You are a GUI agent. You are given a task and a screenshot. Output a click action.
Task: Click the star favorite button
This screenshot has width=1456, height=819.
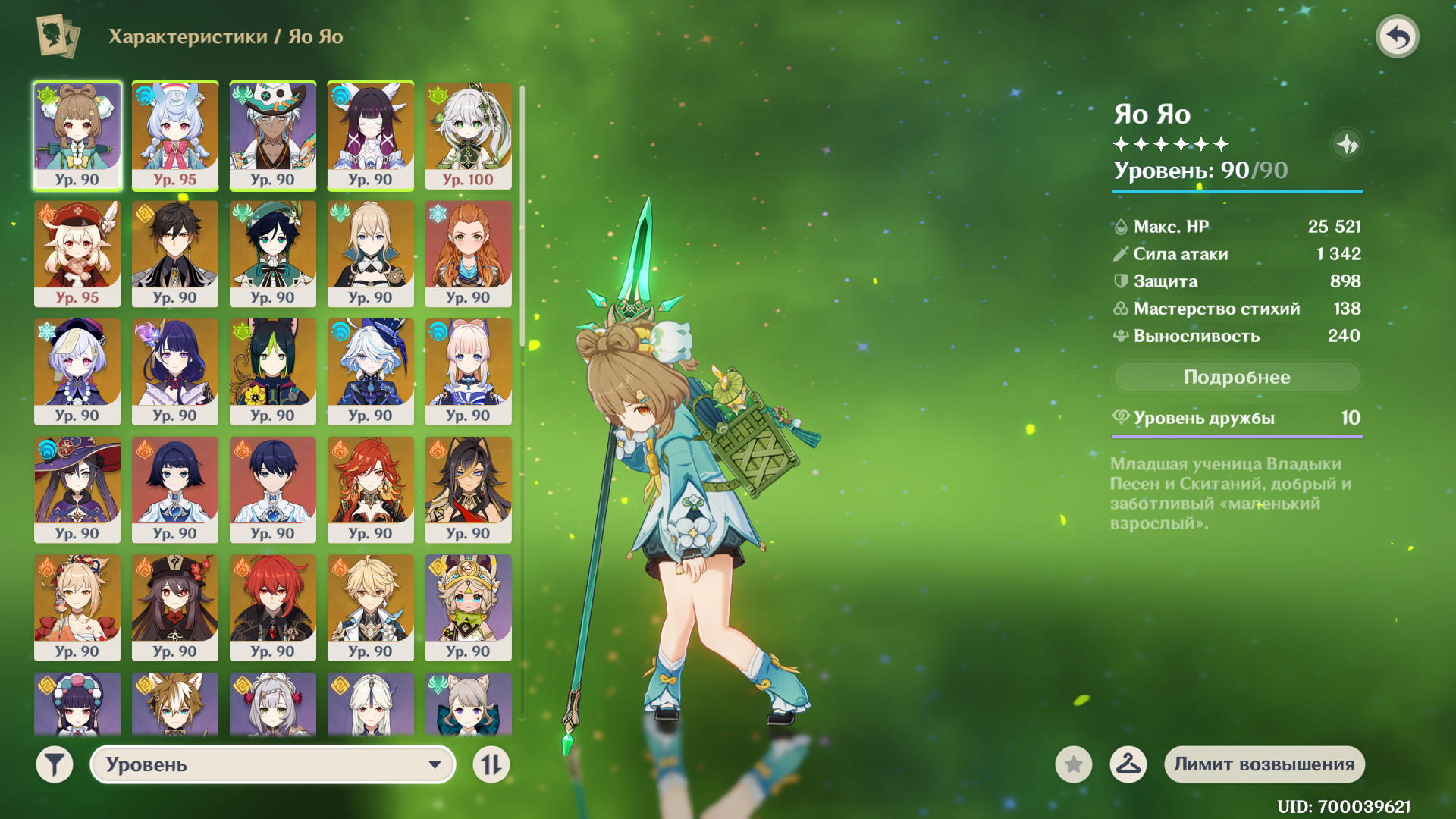point(1073,764)
